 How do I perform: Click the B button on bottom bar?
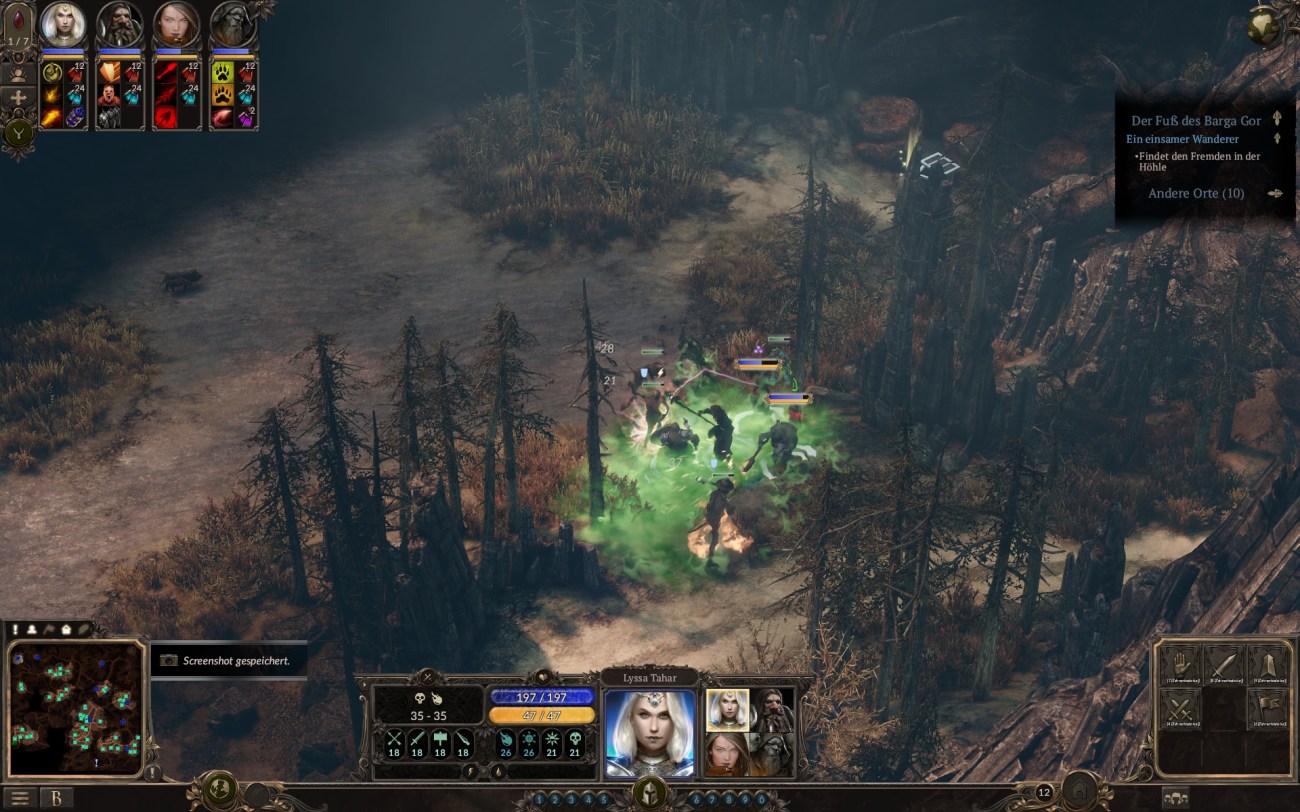tap(56, 798)
